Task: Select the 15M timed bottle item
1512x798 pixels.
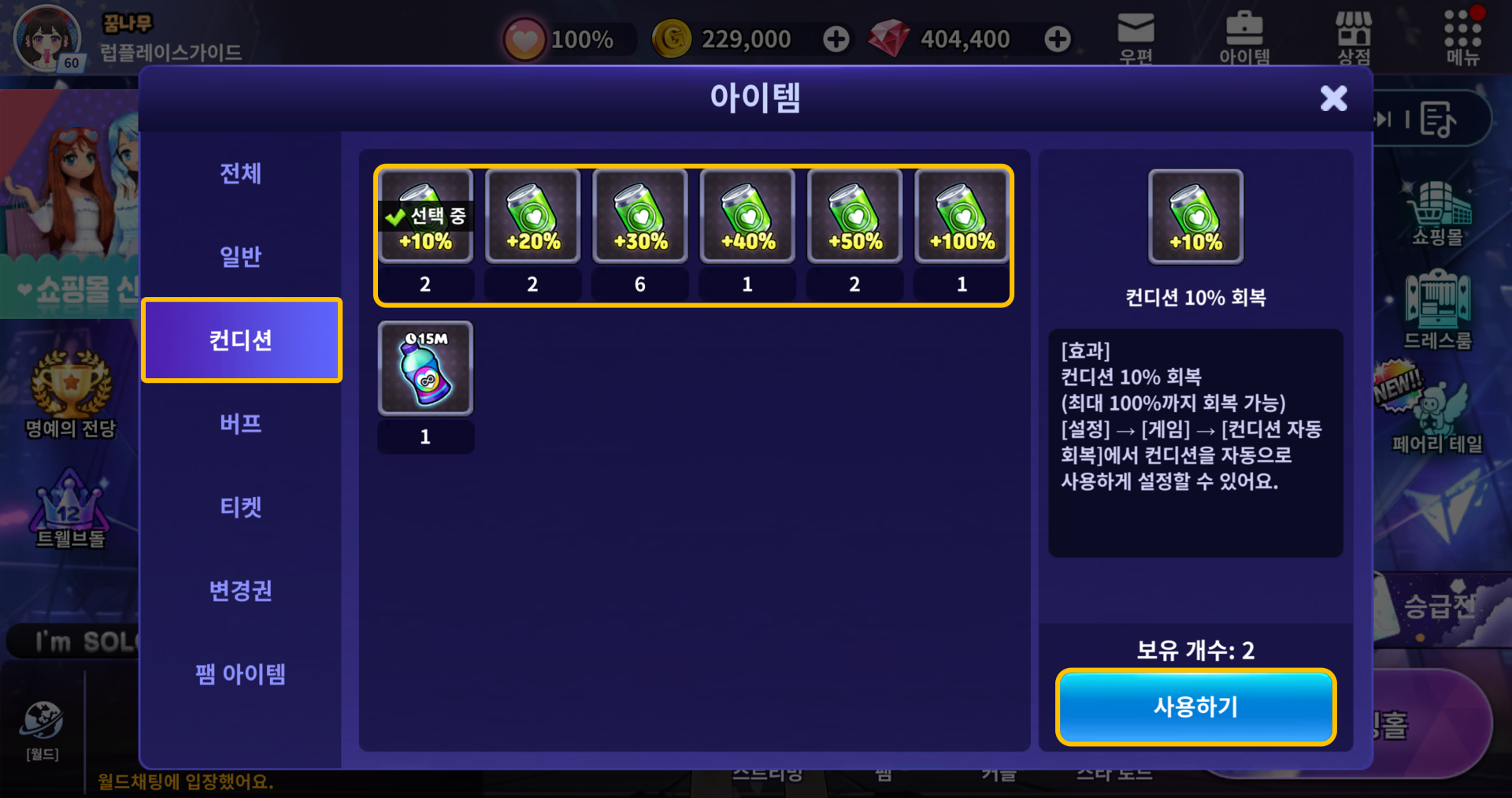Action: coord(425,369)
